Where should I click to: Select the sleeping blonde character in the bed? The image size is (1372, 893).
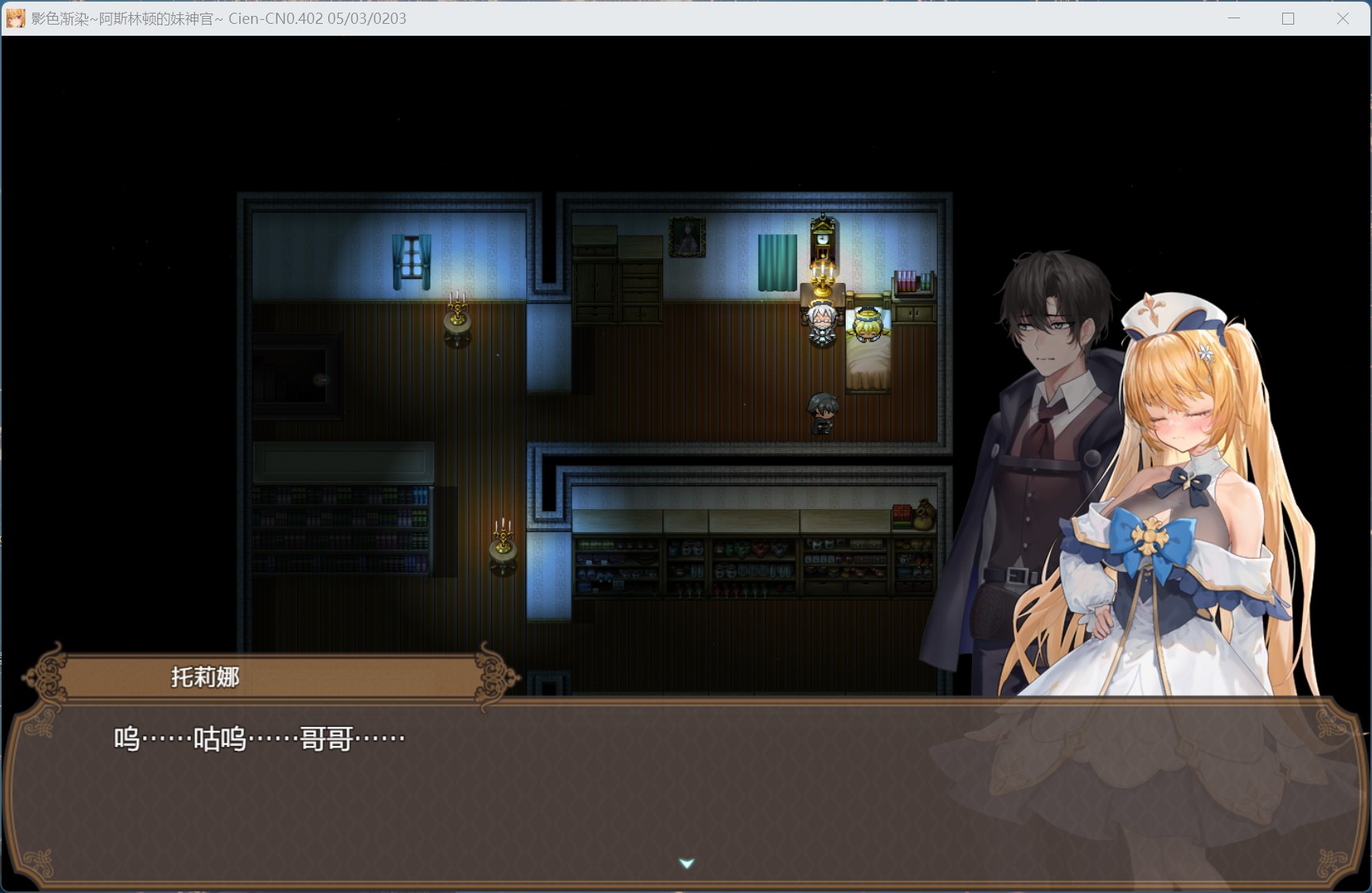click(x=866, y=324)
